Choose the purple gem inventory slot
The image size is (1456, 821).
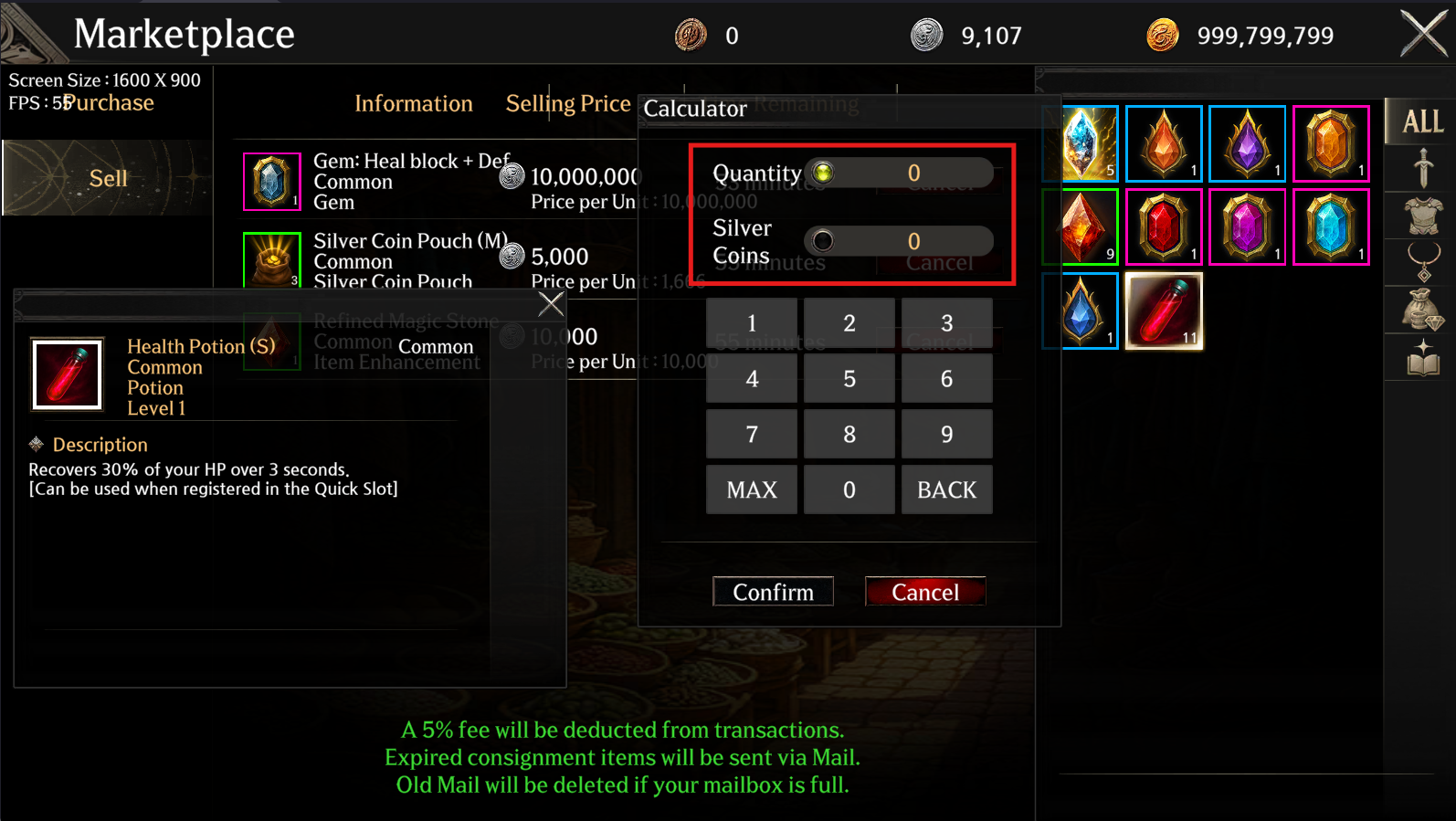[x=1247, y=143]
